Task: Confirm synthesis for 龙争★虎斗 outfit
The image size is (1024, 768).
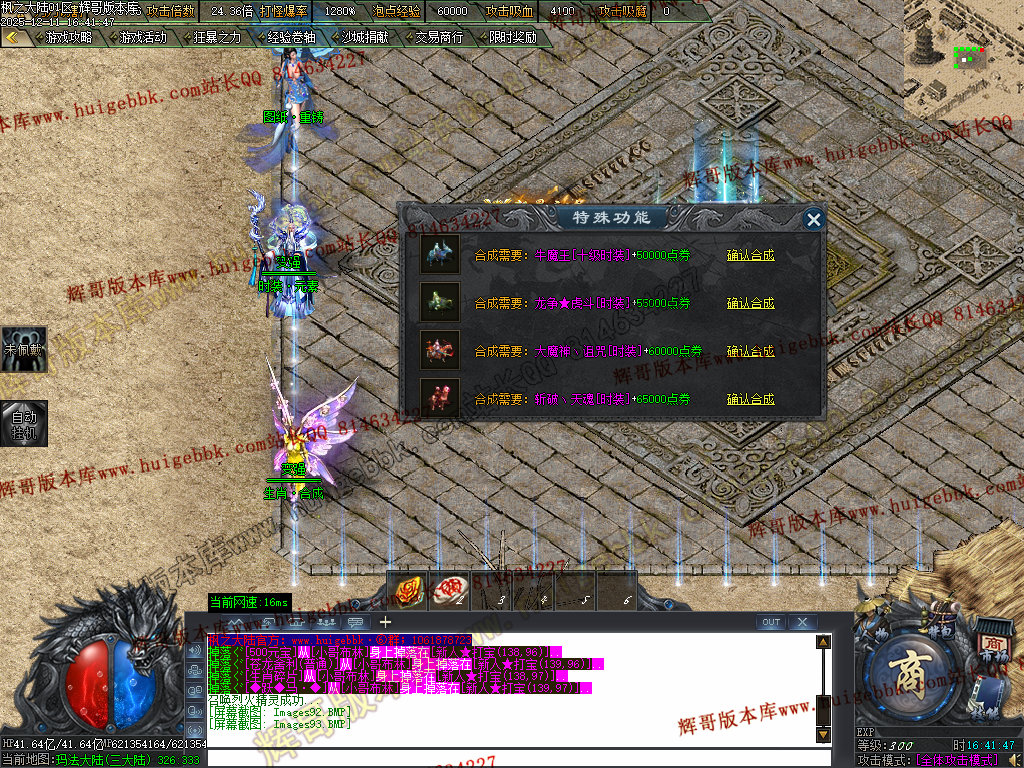Action: point(750,304)
